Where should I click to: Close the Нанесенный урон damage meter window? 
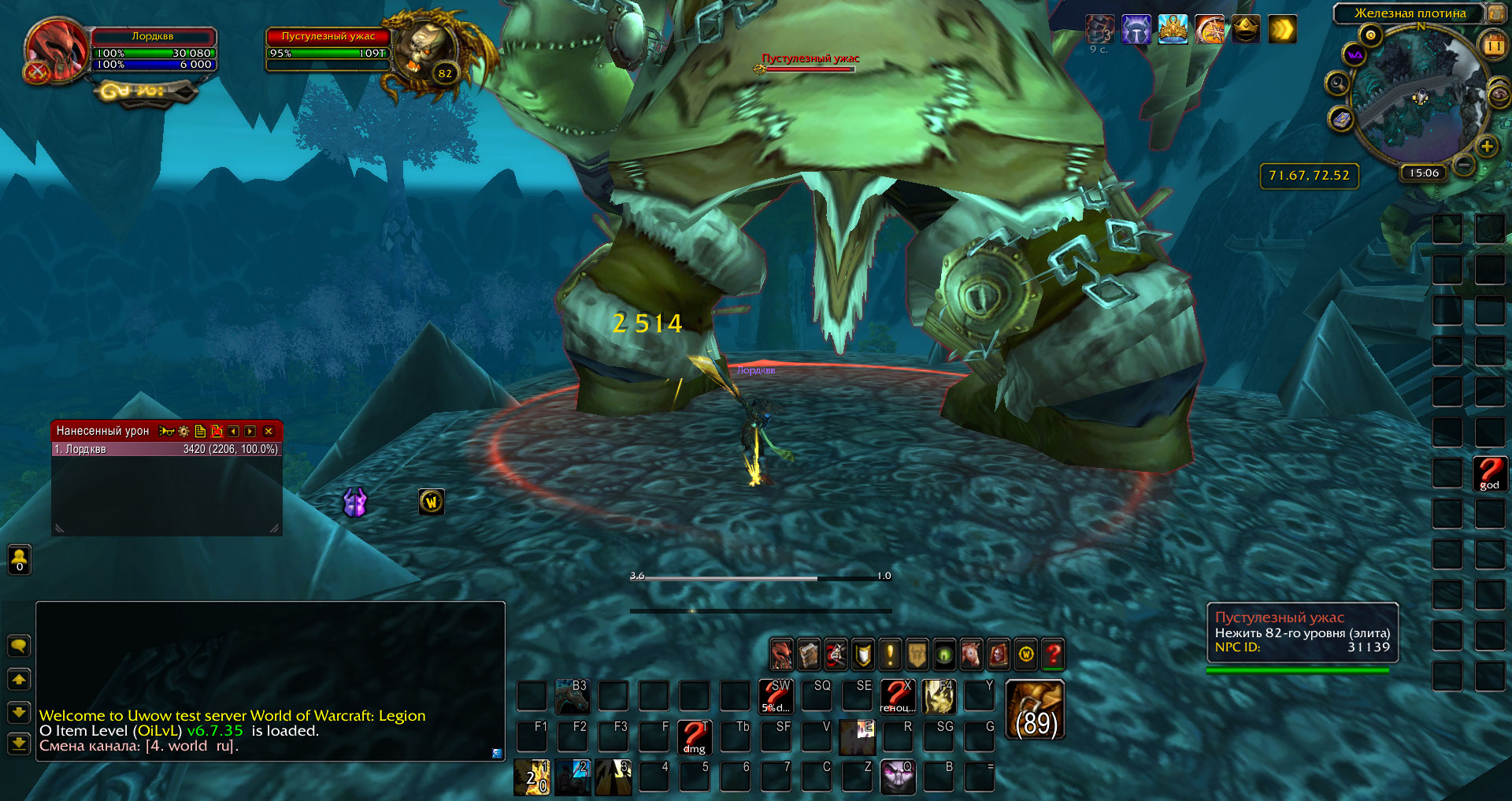pos(269,432)
